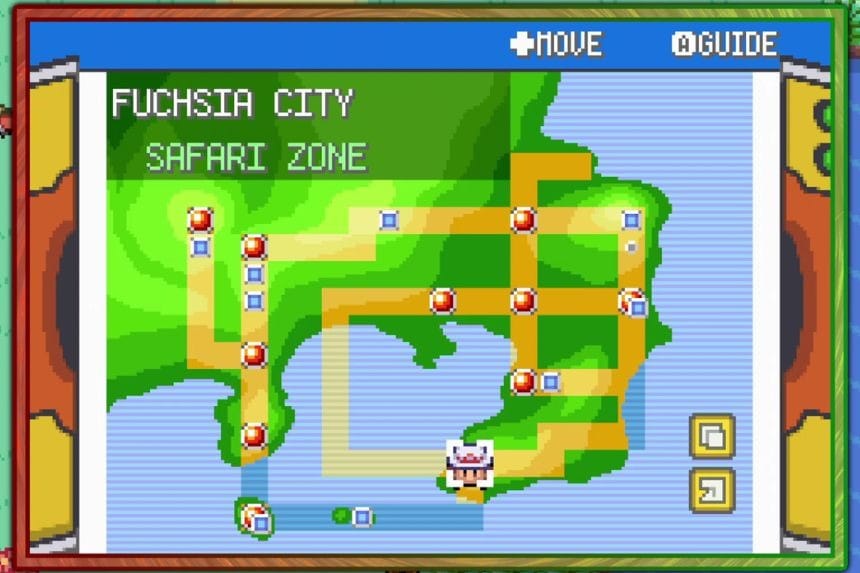
Task: Select the Cinnabar Island marker
Action: tap(255, 518)
